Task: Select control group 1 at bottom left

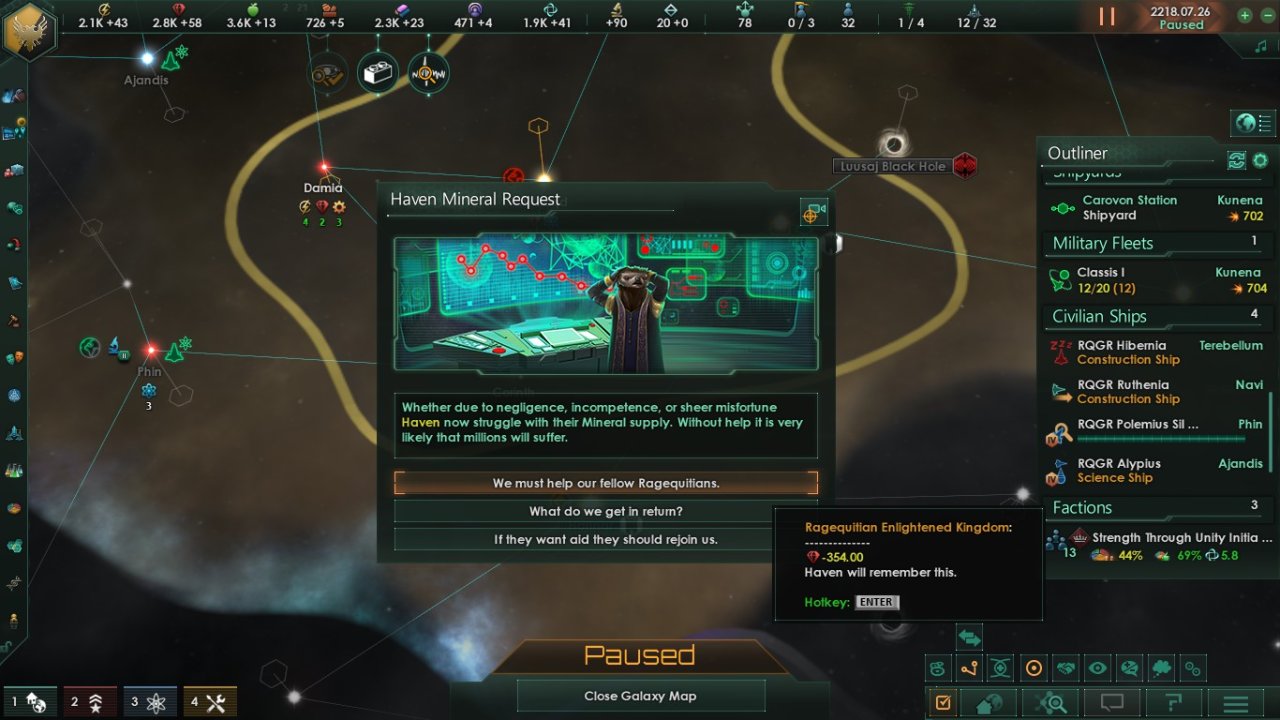Action: click(x=28, y=701)
